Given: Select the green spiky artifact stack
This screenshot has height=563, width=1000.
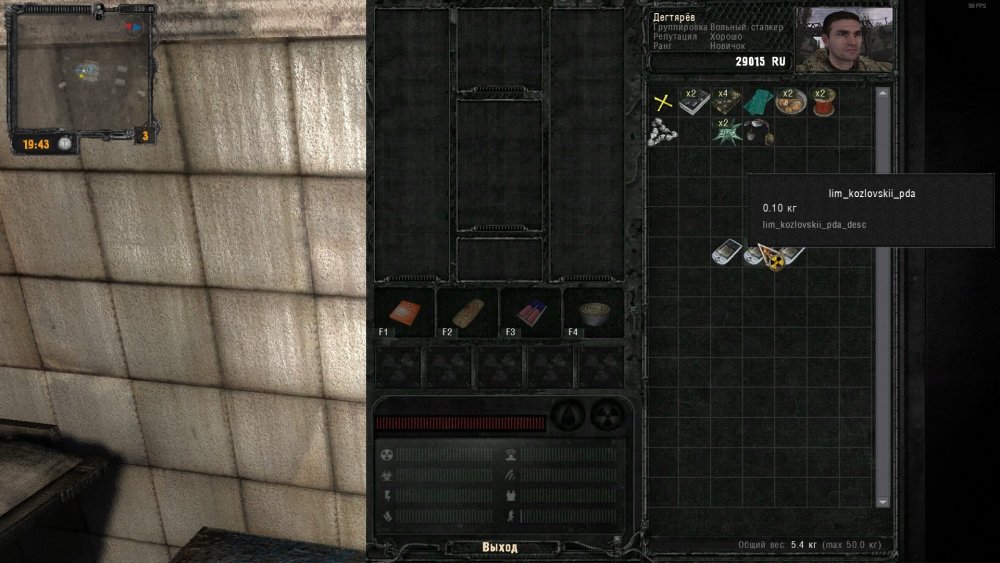Looking at the screenshot, I should point(726,132).
